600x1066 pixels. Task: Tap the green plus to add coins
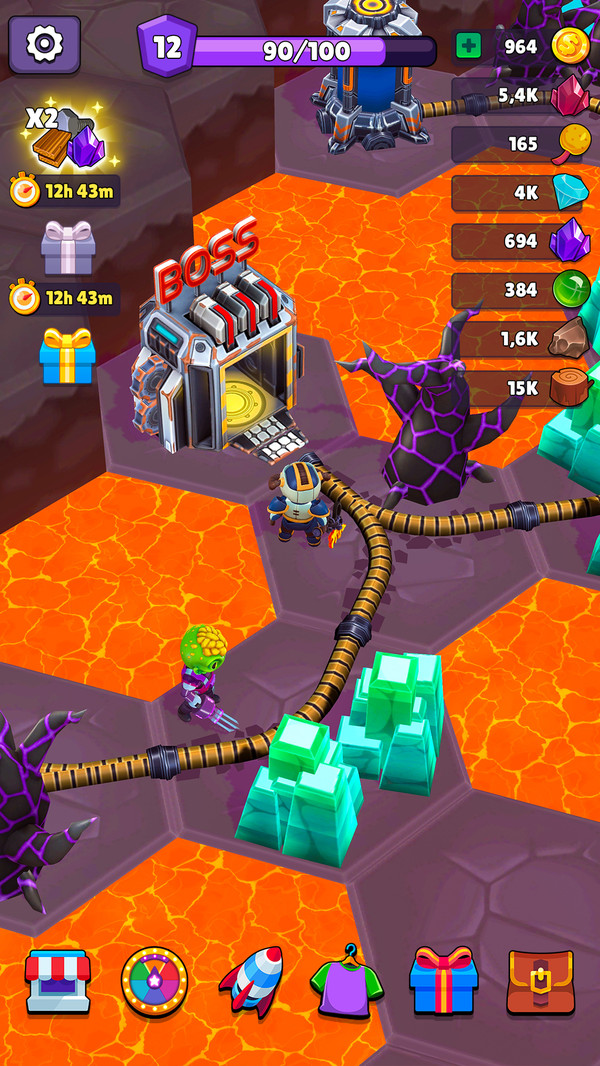point(468,46)
